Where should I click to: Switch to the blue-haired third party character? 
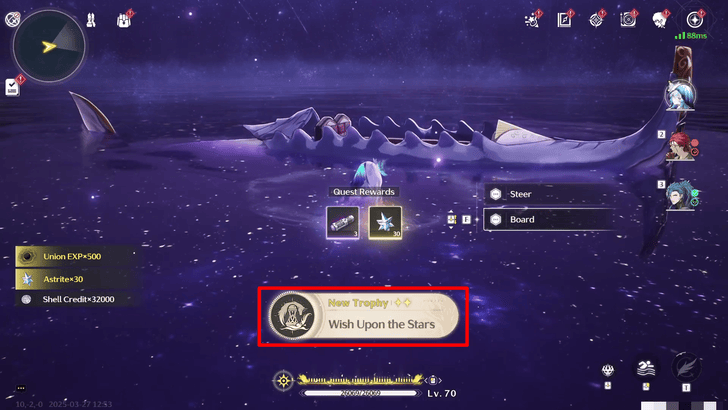click(x=681, y=195)
